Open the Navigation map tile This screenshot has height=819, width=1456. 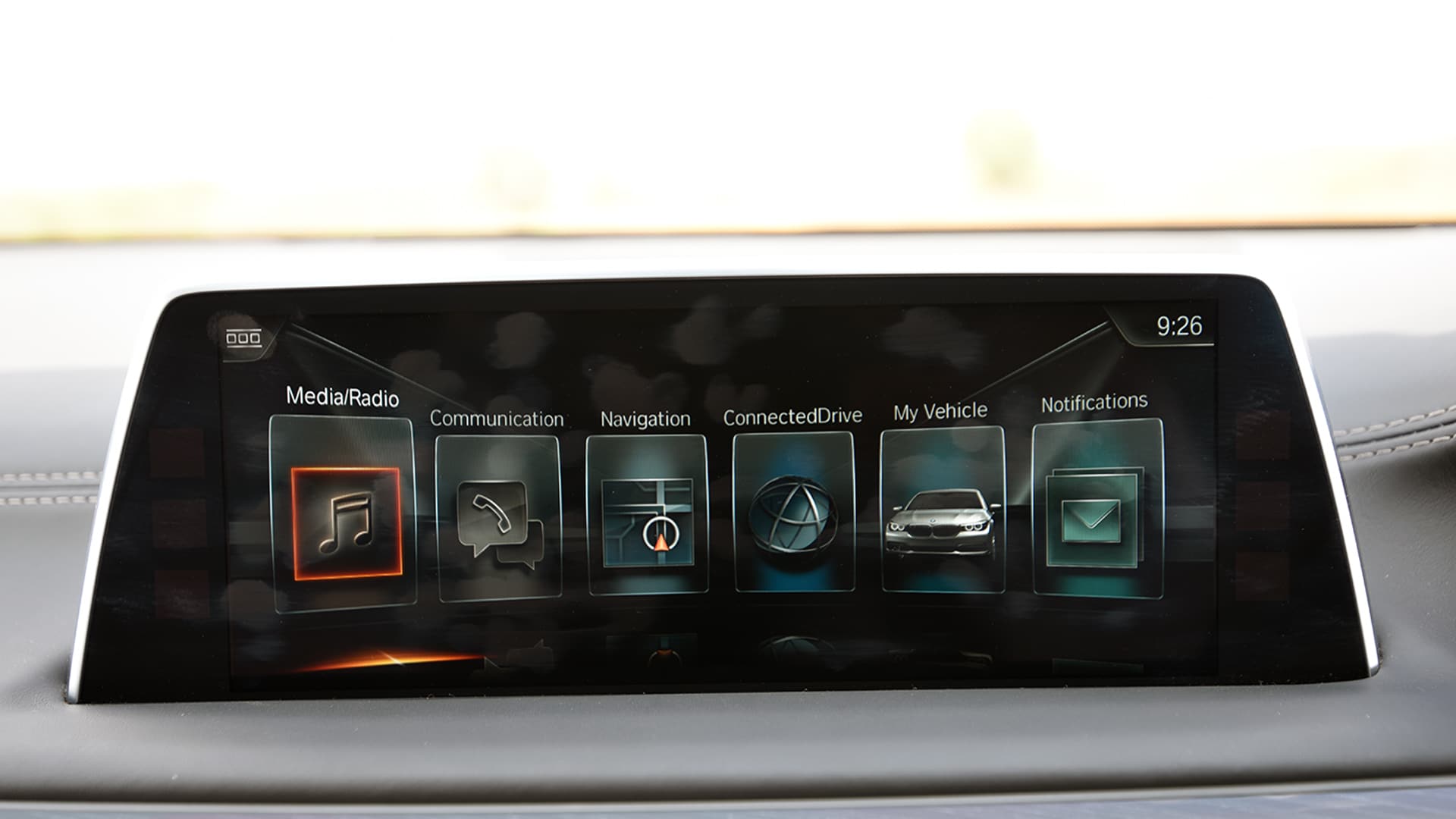[x=647, y=521]
